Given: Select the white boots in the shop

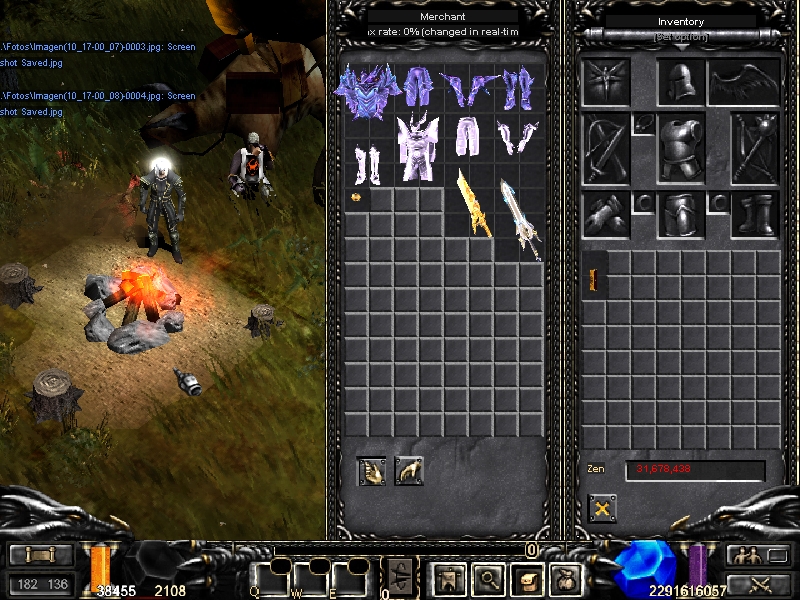Looking at the screenshot, I should coord(367,161).
